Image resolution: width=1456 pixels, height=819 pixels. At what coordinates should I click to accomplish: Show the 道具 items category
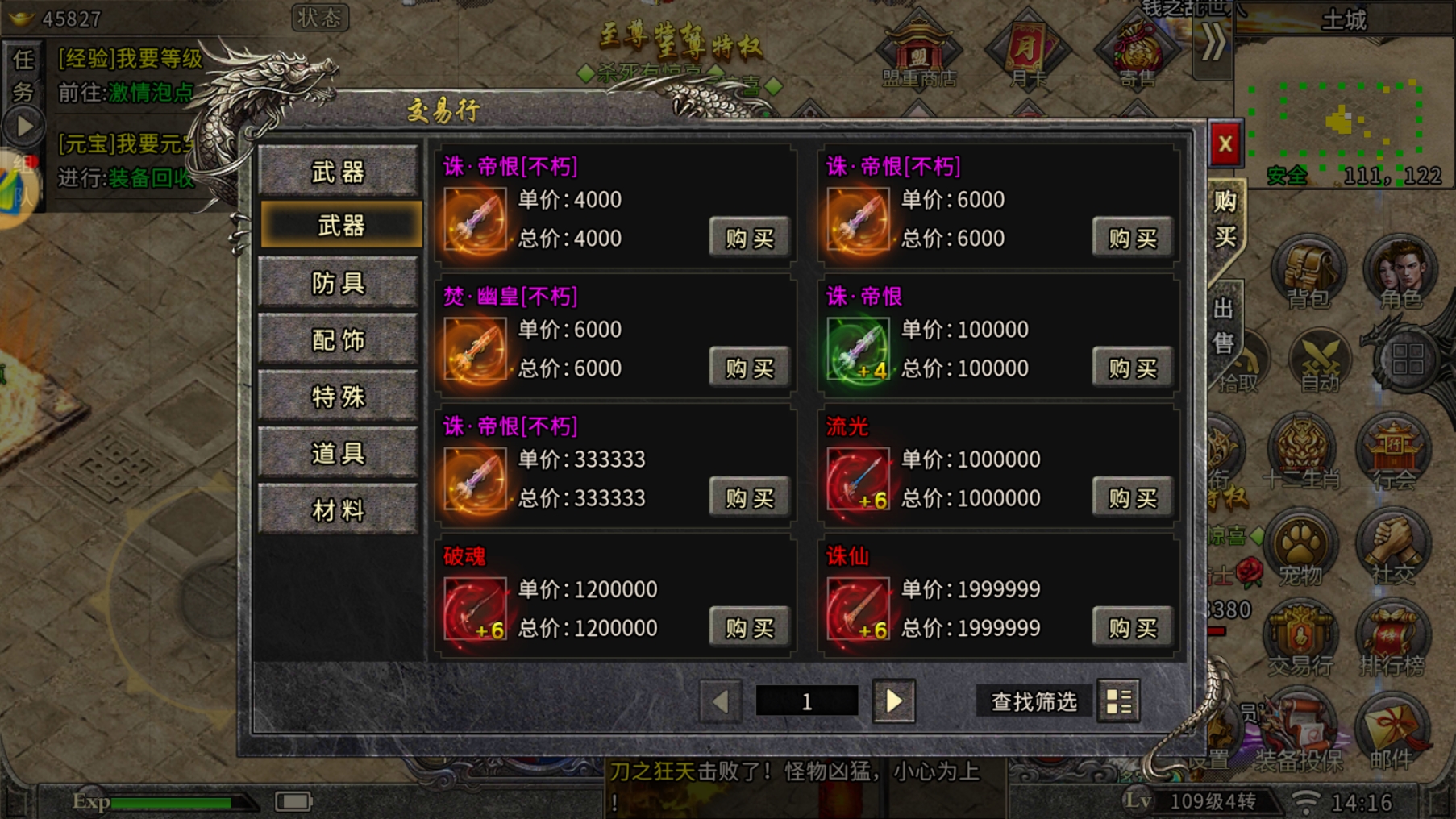(x=339, y=454)
